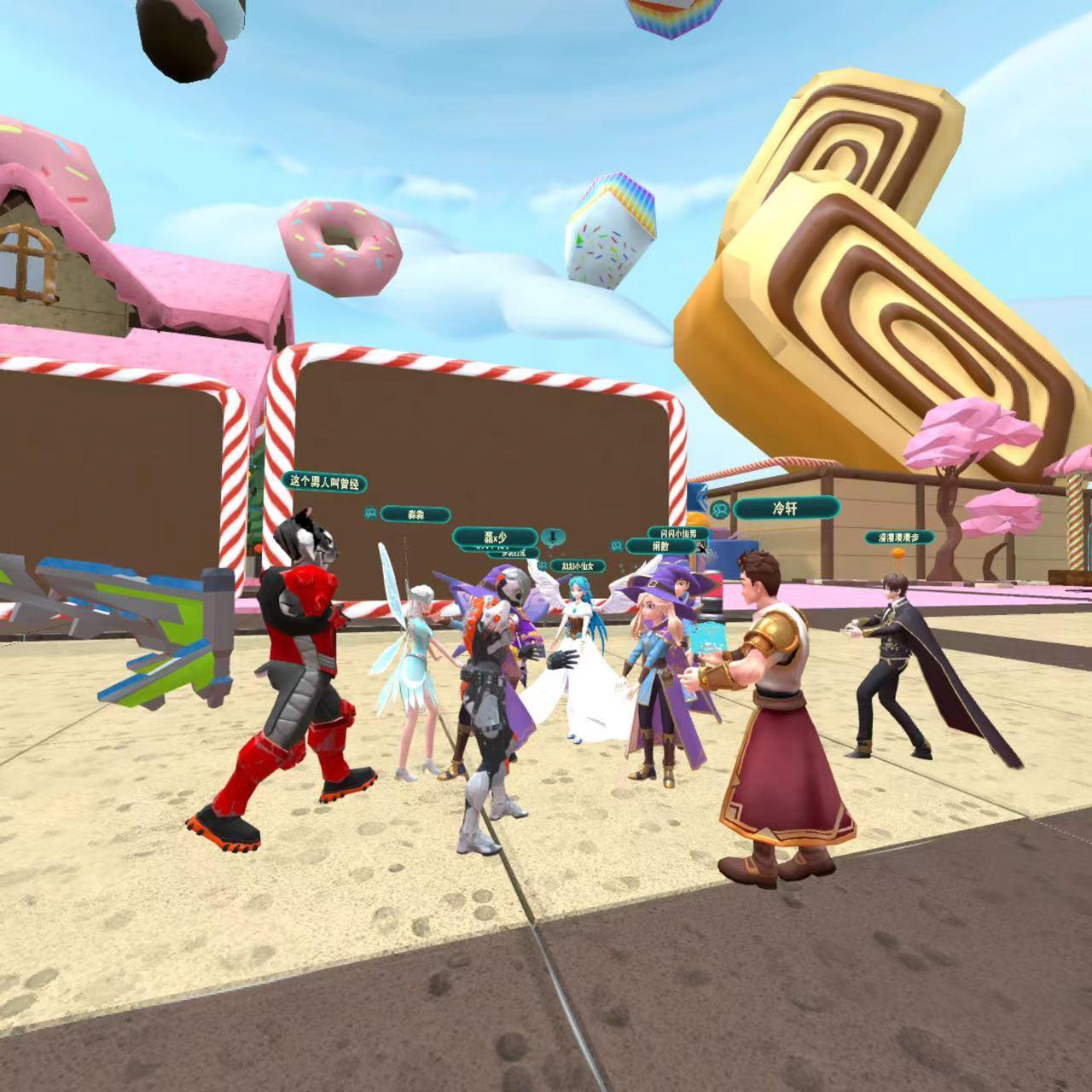Select the 冷轩 player name tag
The height and width of the screenshot is (1092, 1092).
[x=785, y=508]
